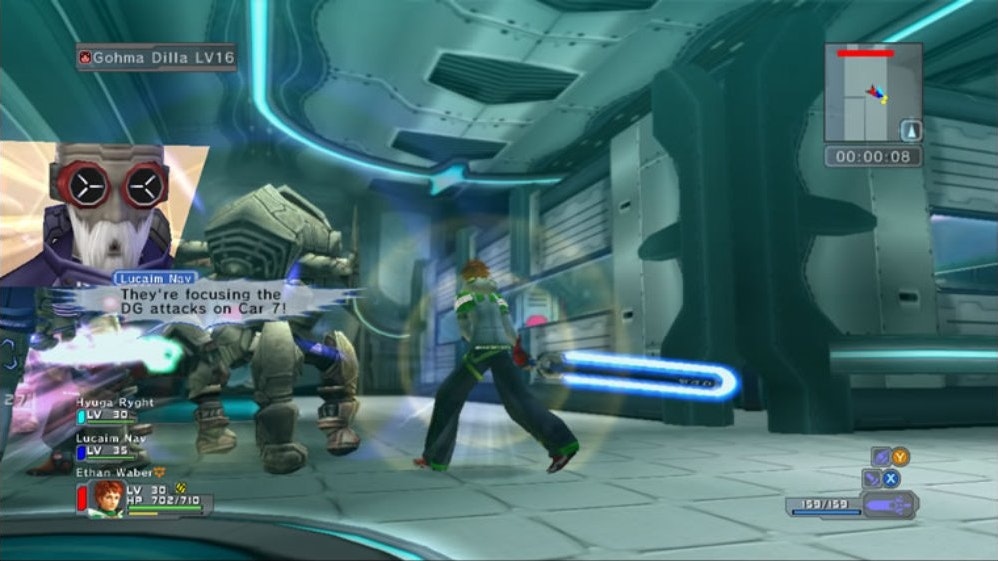Viewport: 998px width, 561px height.
Task: Click the leader emblem beside Ethan Waber
Action: point(159,470)
